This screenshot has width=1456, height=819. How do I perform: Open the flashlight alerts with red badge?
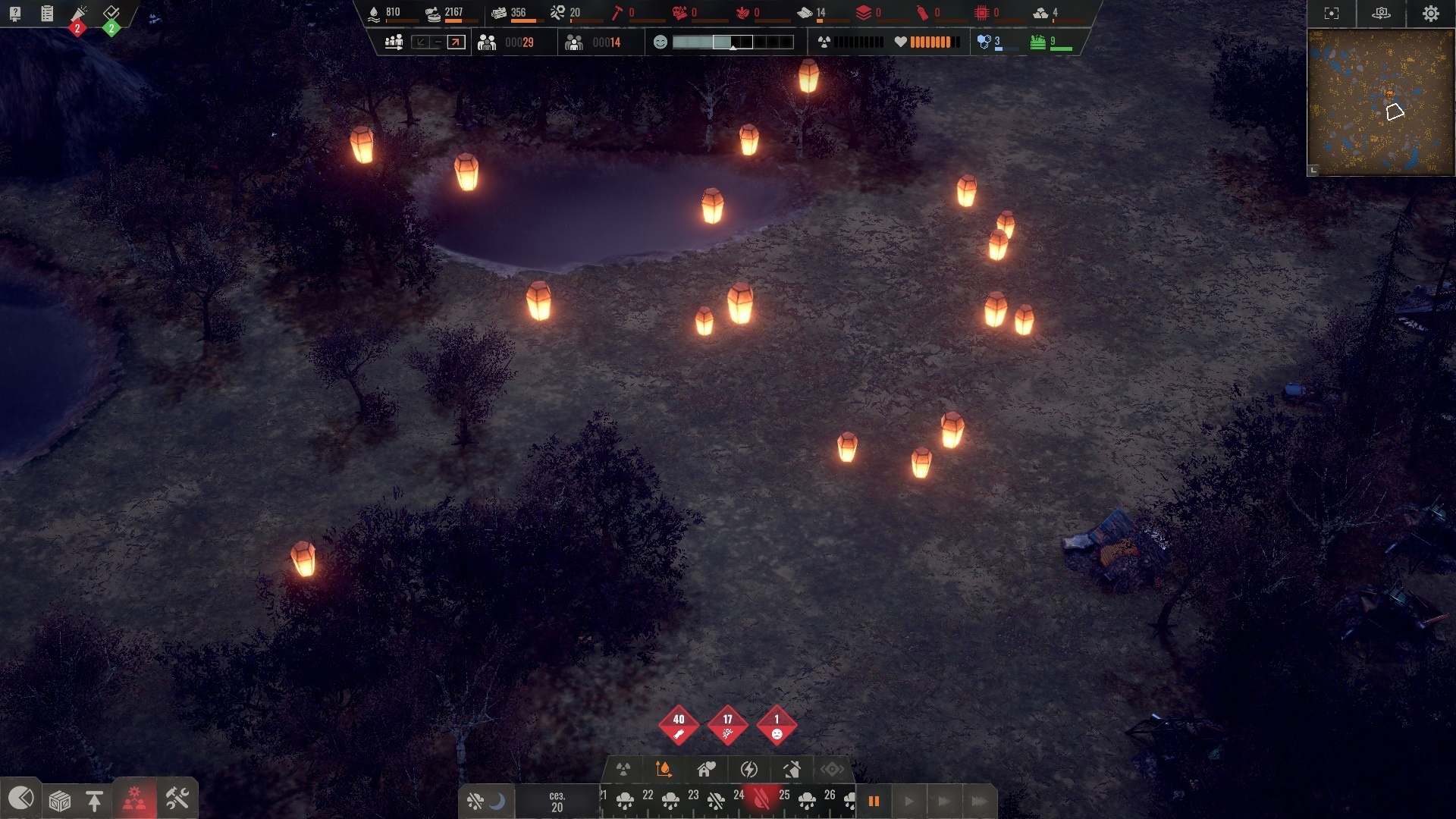pyautogui.click(x=79, y=14)
